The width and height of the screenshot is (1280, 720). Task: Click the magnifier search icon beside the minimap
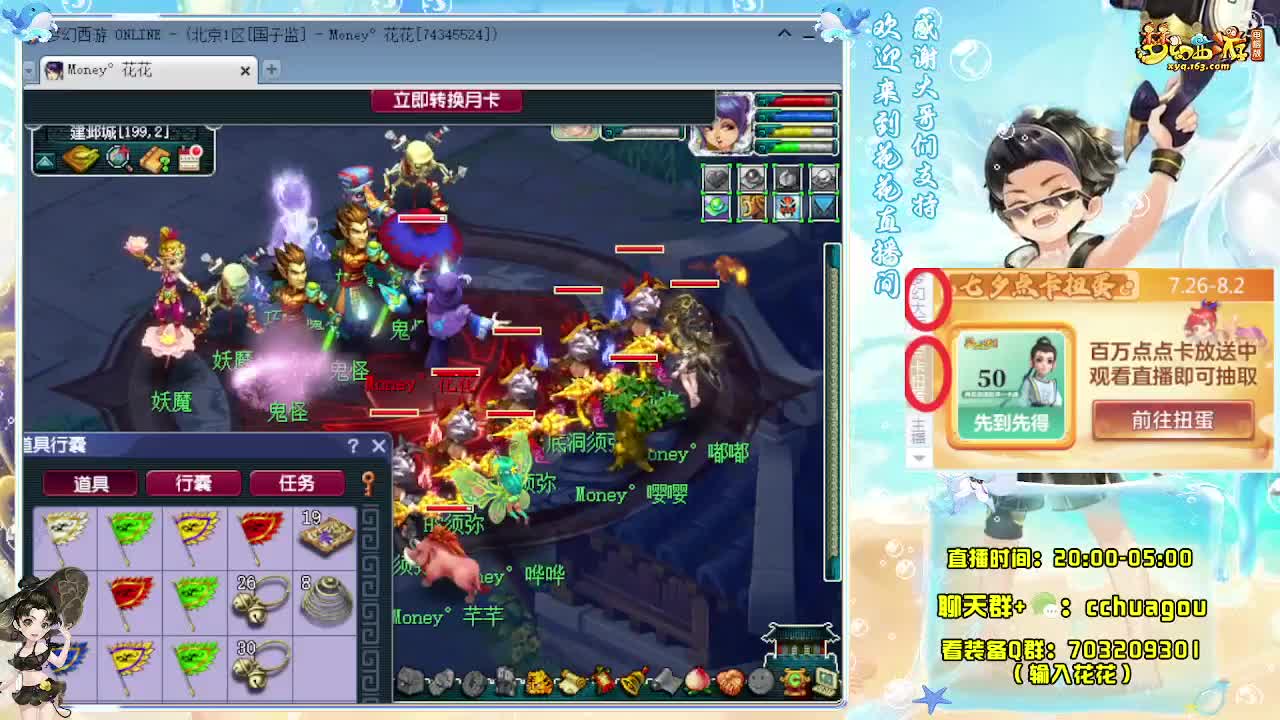[118, 158]
